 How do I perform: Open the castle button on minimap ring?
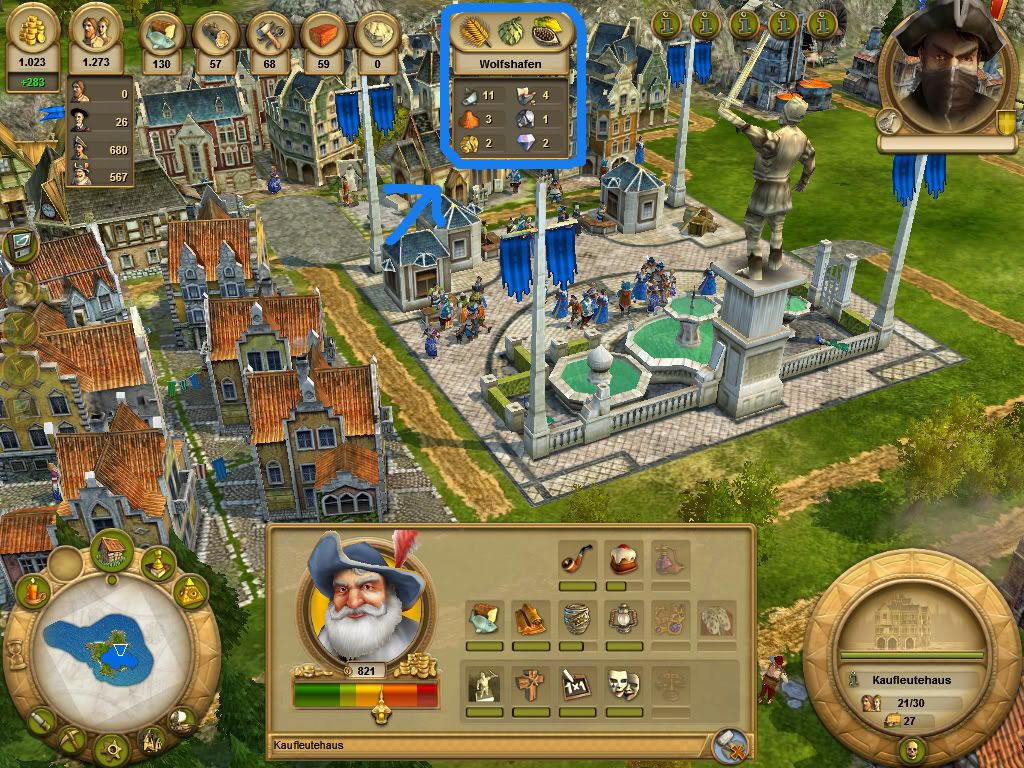tap(152, 739)
